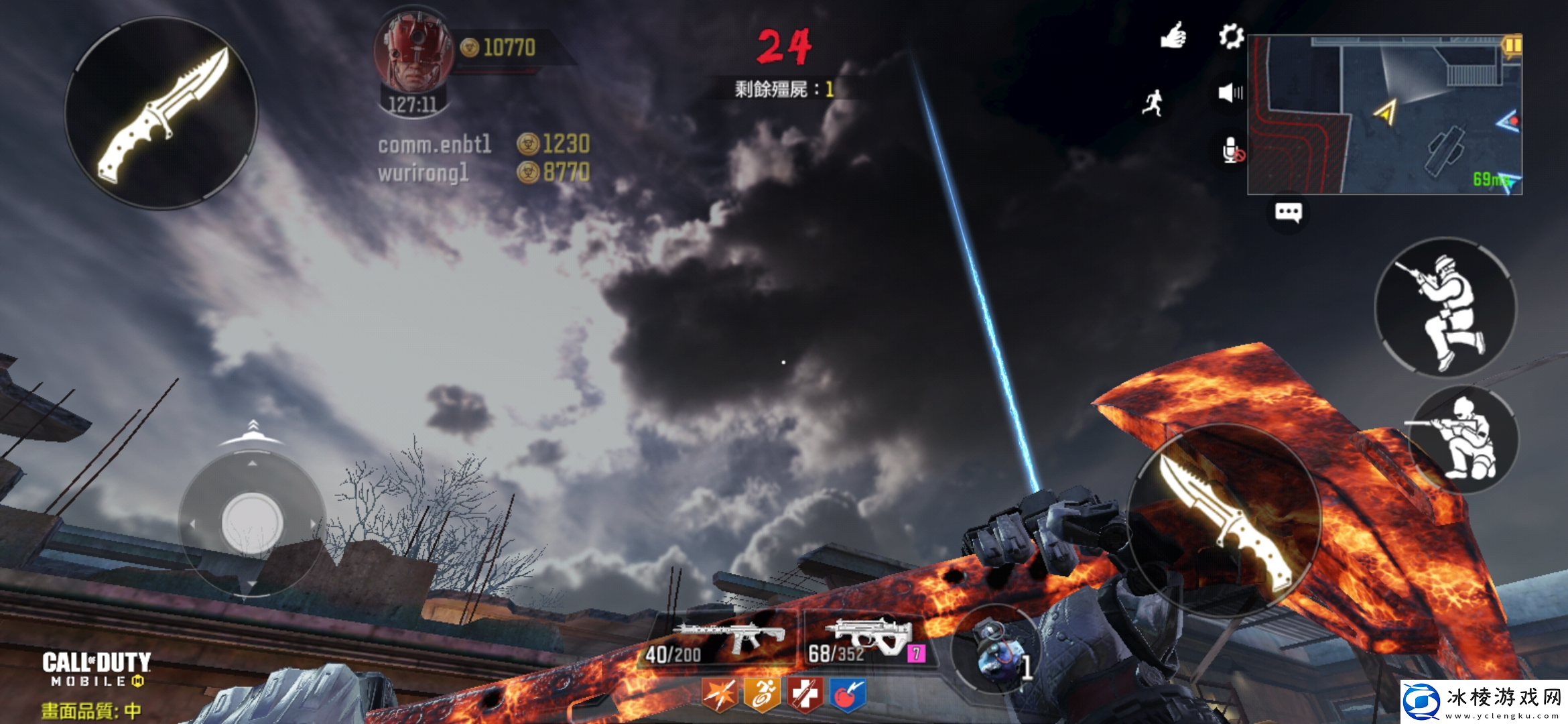Screen dimensions: 1568x724
Task: Activate the sprint running figure icon
Action: coord(1153,103)
